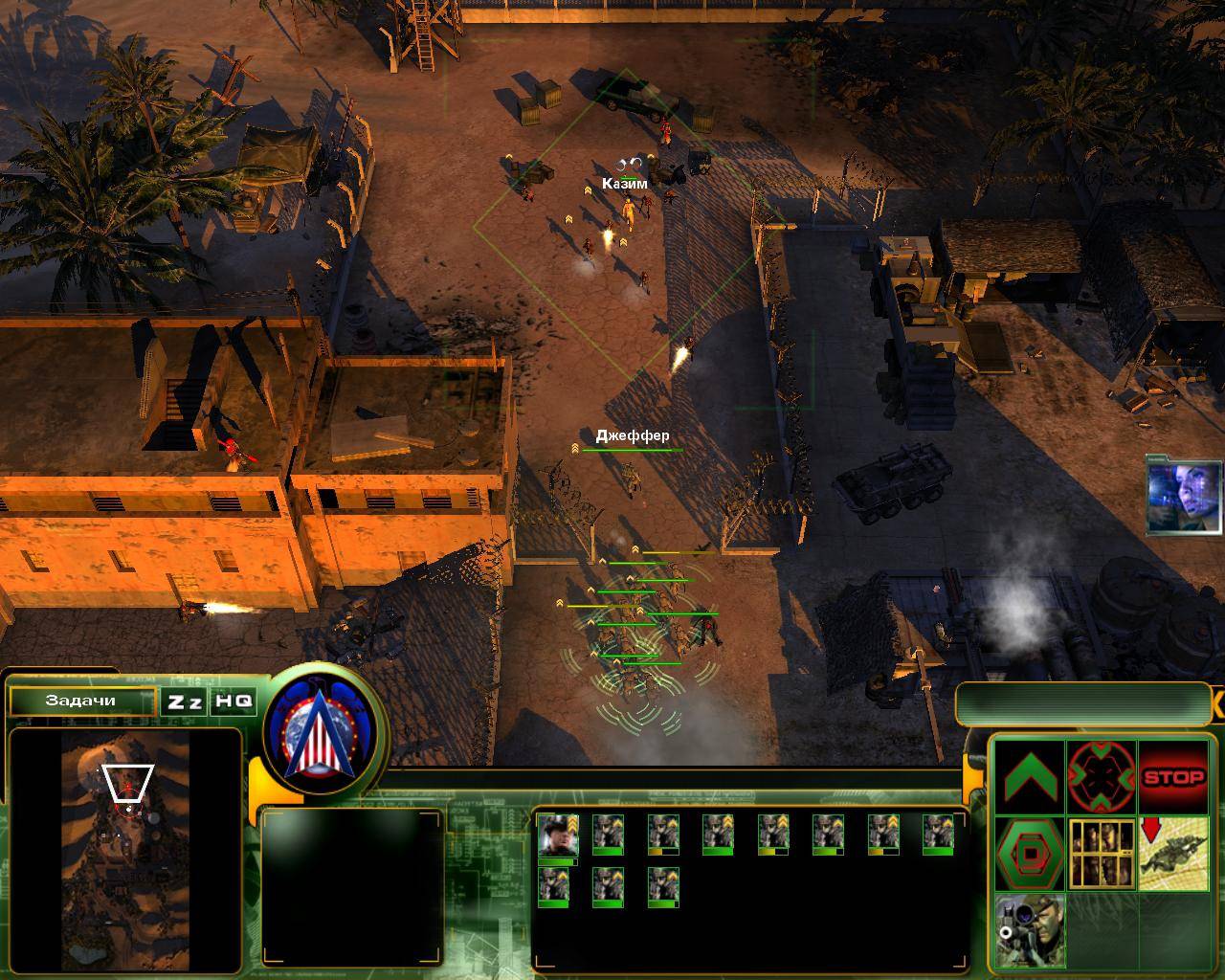Choose the red crosshair attack command
The width and height of the screenshot is (1225, 980).
click(x=1101, y=776)
